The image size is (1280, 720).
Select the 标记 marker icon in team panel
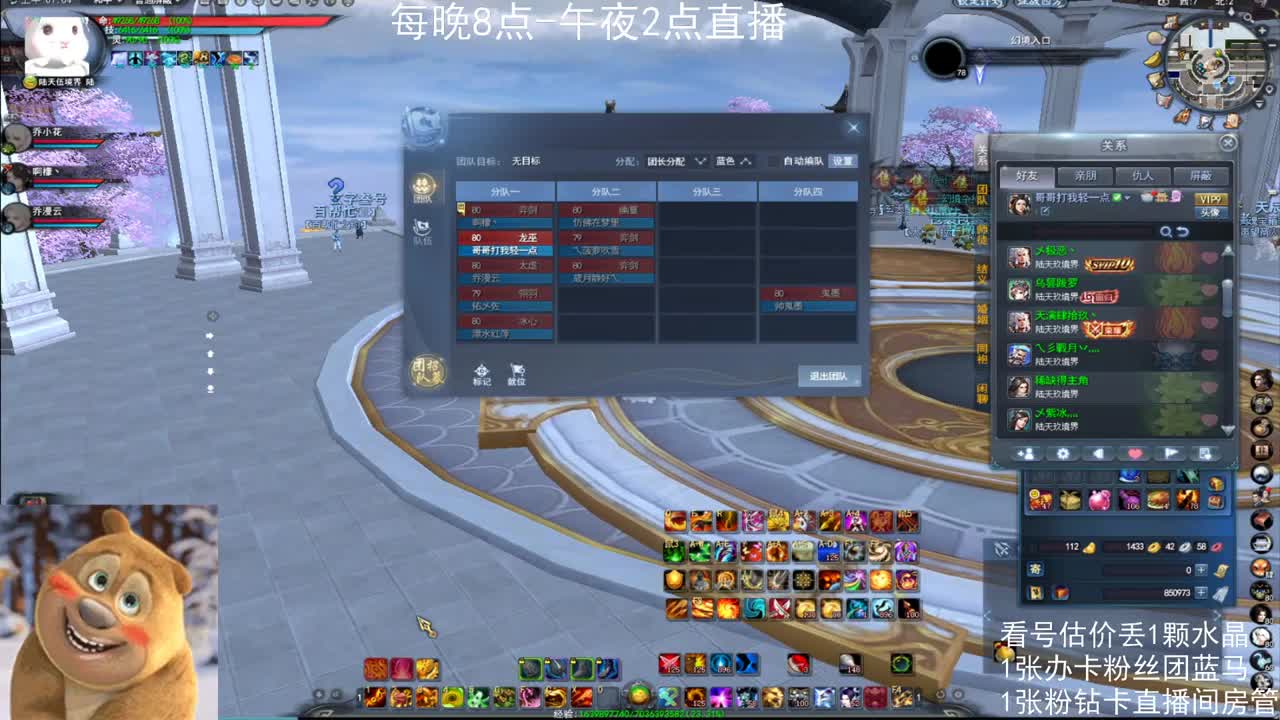pos(481,371)
